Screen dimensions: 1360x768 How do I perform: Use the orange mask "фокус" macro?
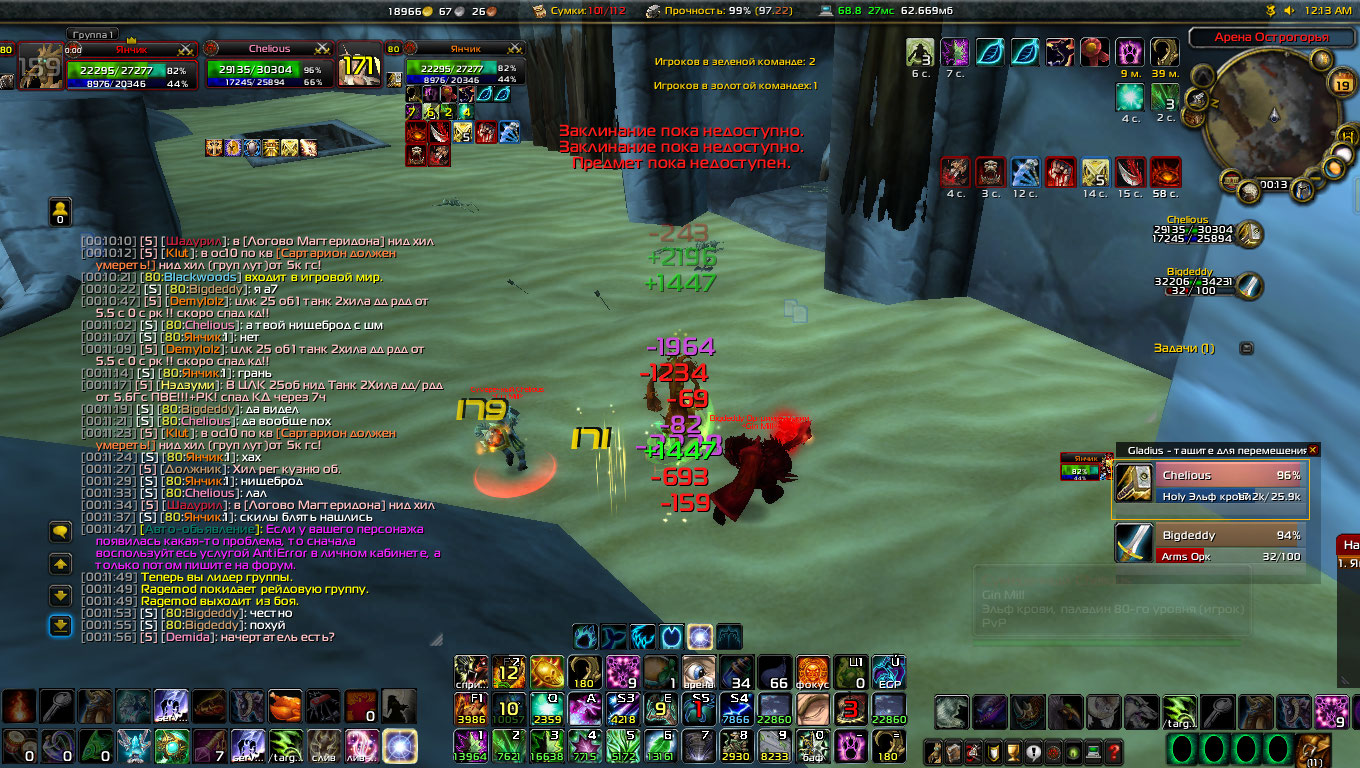coord(813,672)
